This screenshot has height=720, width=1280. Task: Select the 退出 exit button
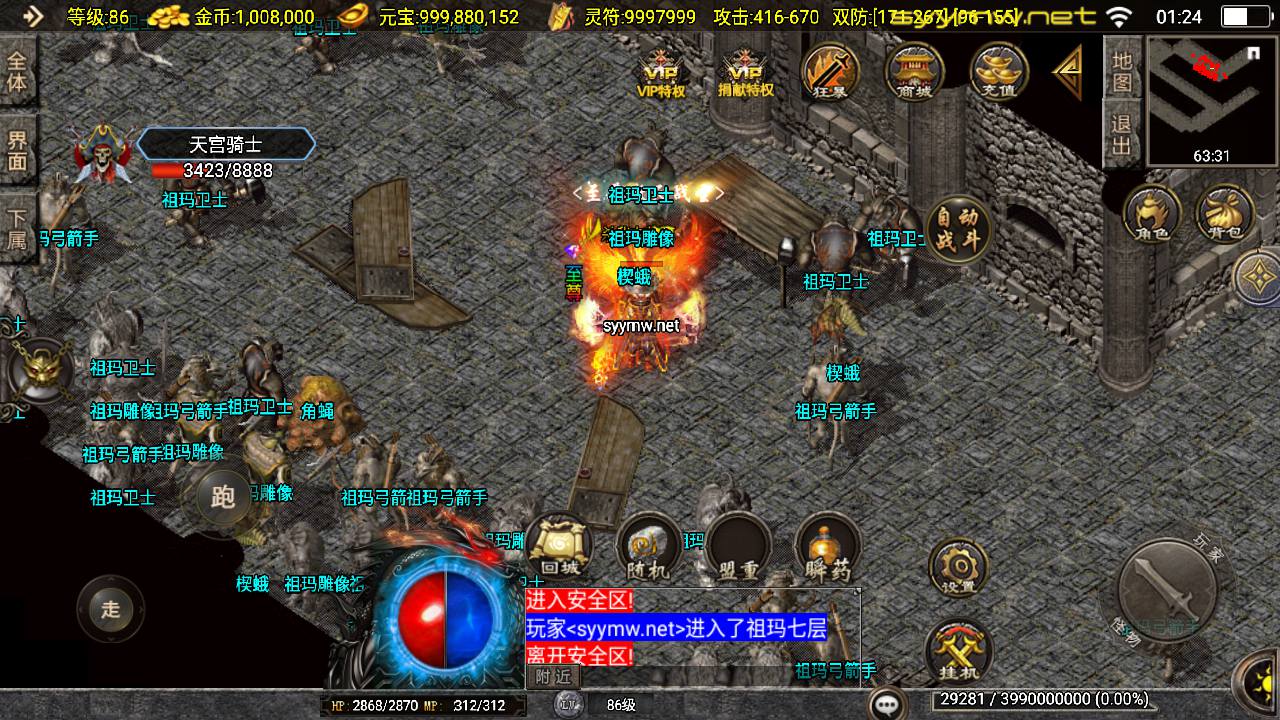[x=1122, y=137]
